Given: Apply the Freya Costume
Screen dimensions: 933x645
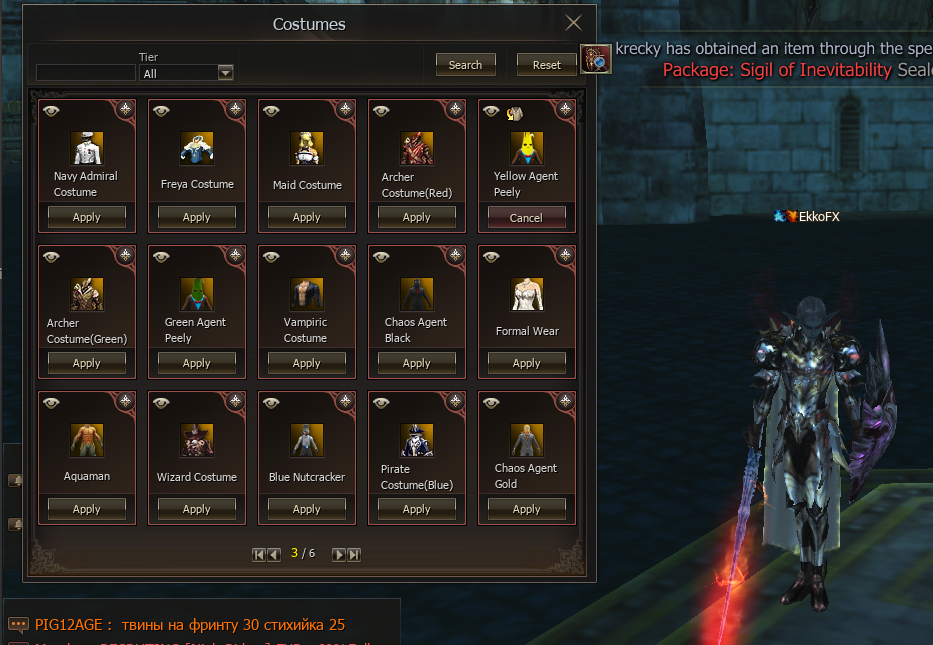Looking at the screenshot, I should click(x=197, y=217).
